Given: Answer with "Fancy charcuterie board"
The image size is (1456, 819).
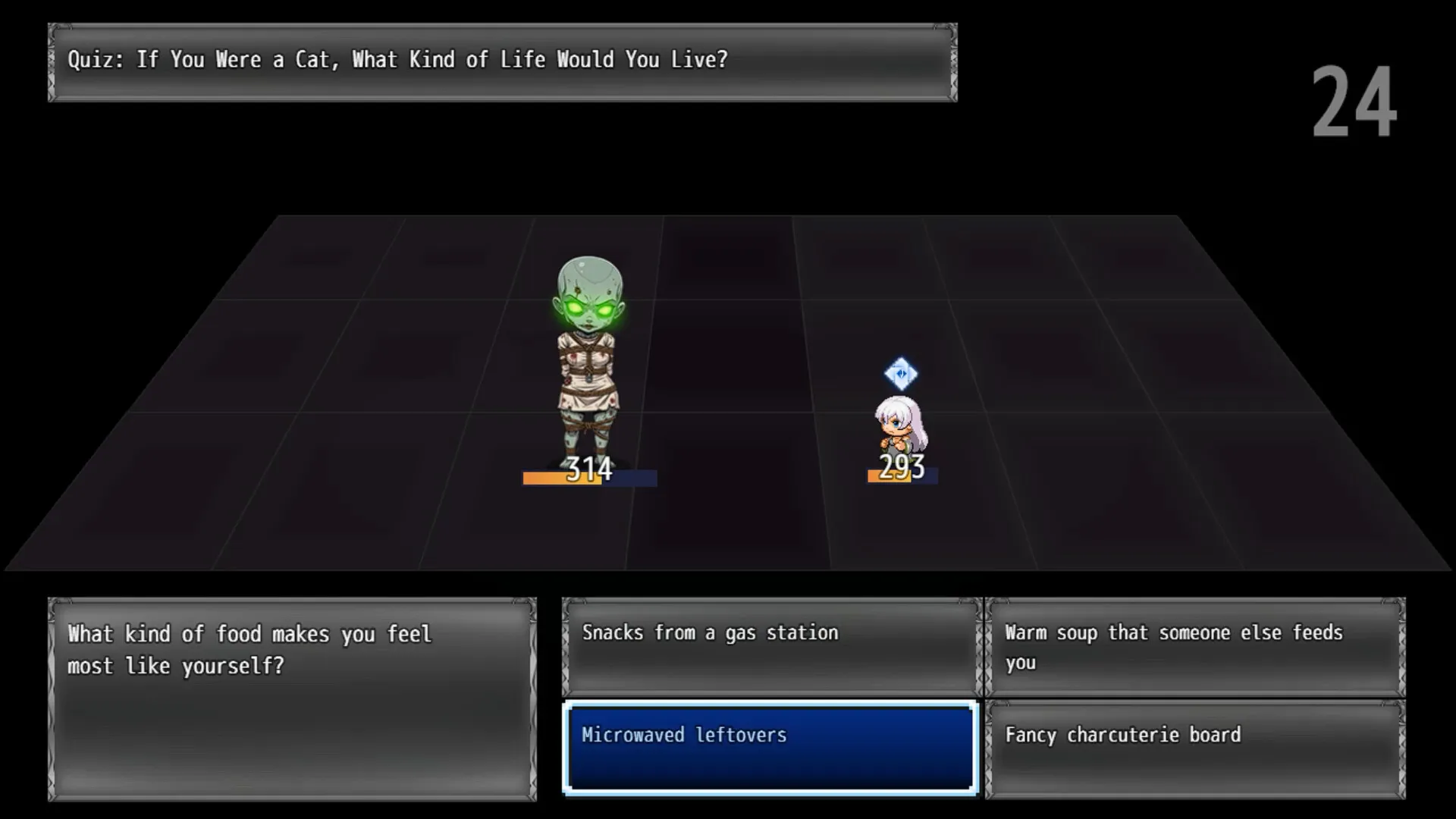Looking at the screenshot, I should [1194, 748].
